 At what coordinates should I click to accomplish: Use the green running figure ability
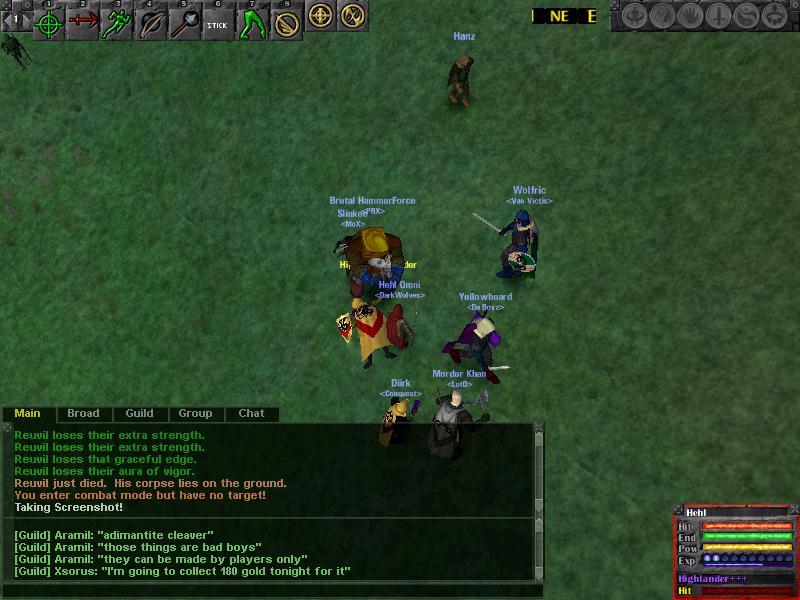click(x=117, y=23)
